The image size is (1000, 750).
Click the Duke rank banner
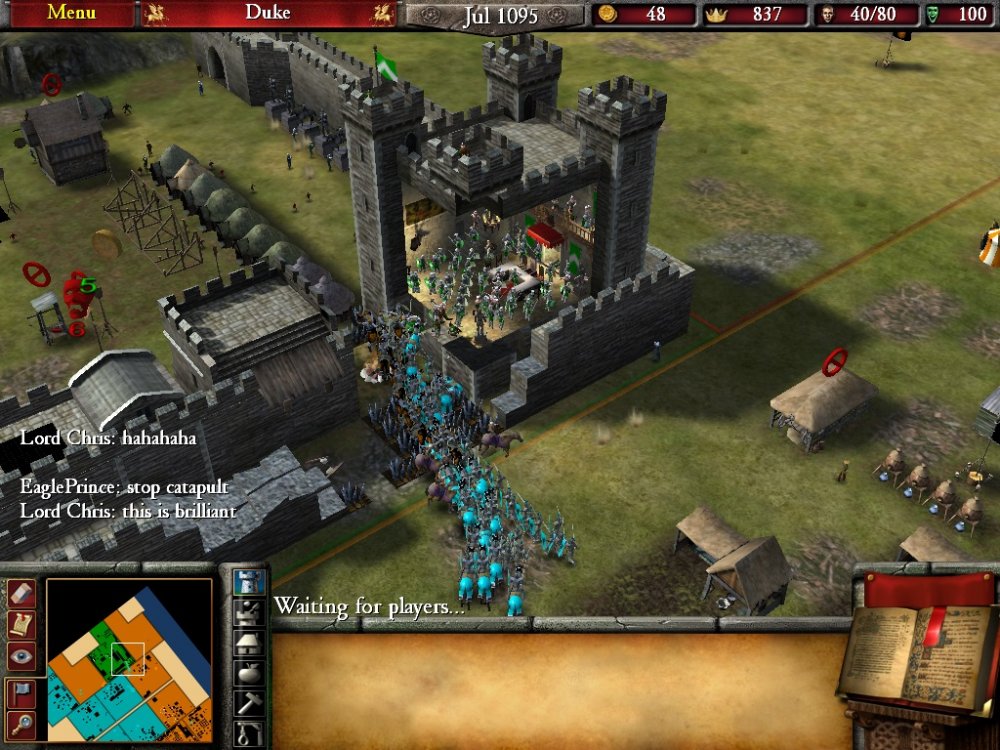pos(268,13)
